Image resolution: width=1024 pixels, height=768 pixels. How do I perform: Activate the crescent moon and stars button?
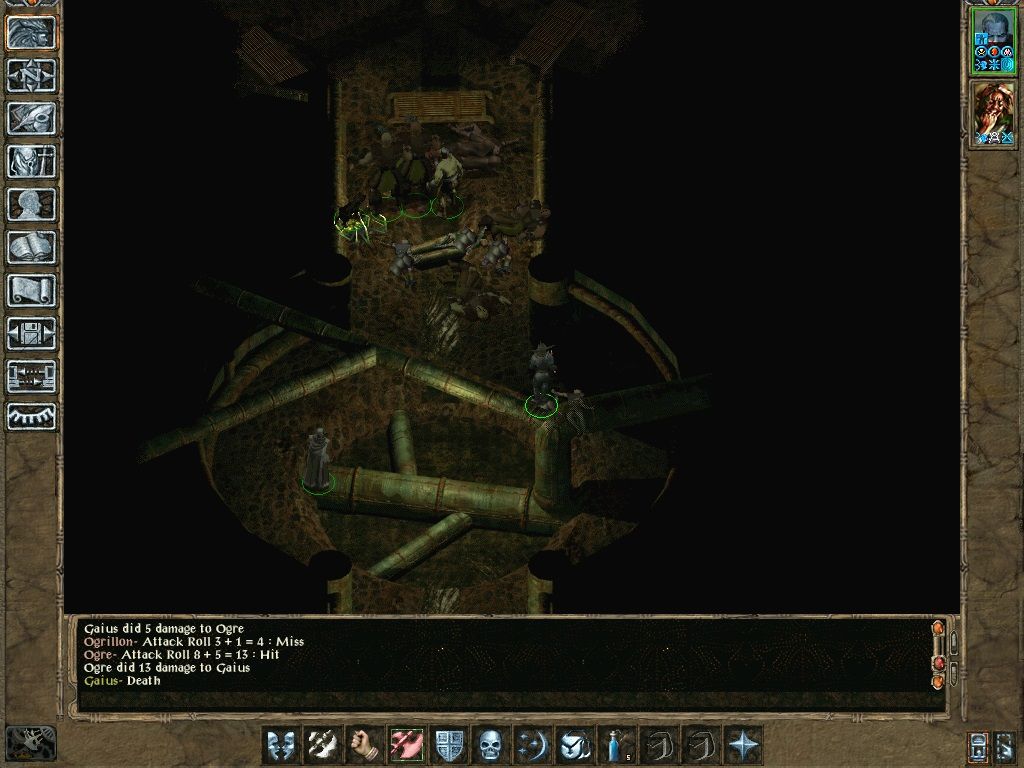[533, 745]
